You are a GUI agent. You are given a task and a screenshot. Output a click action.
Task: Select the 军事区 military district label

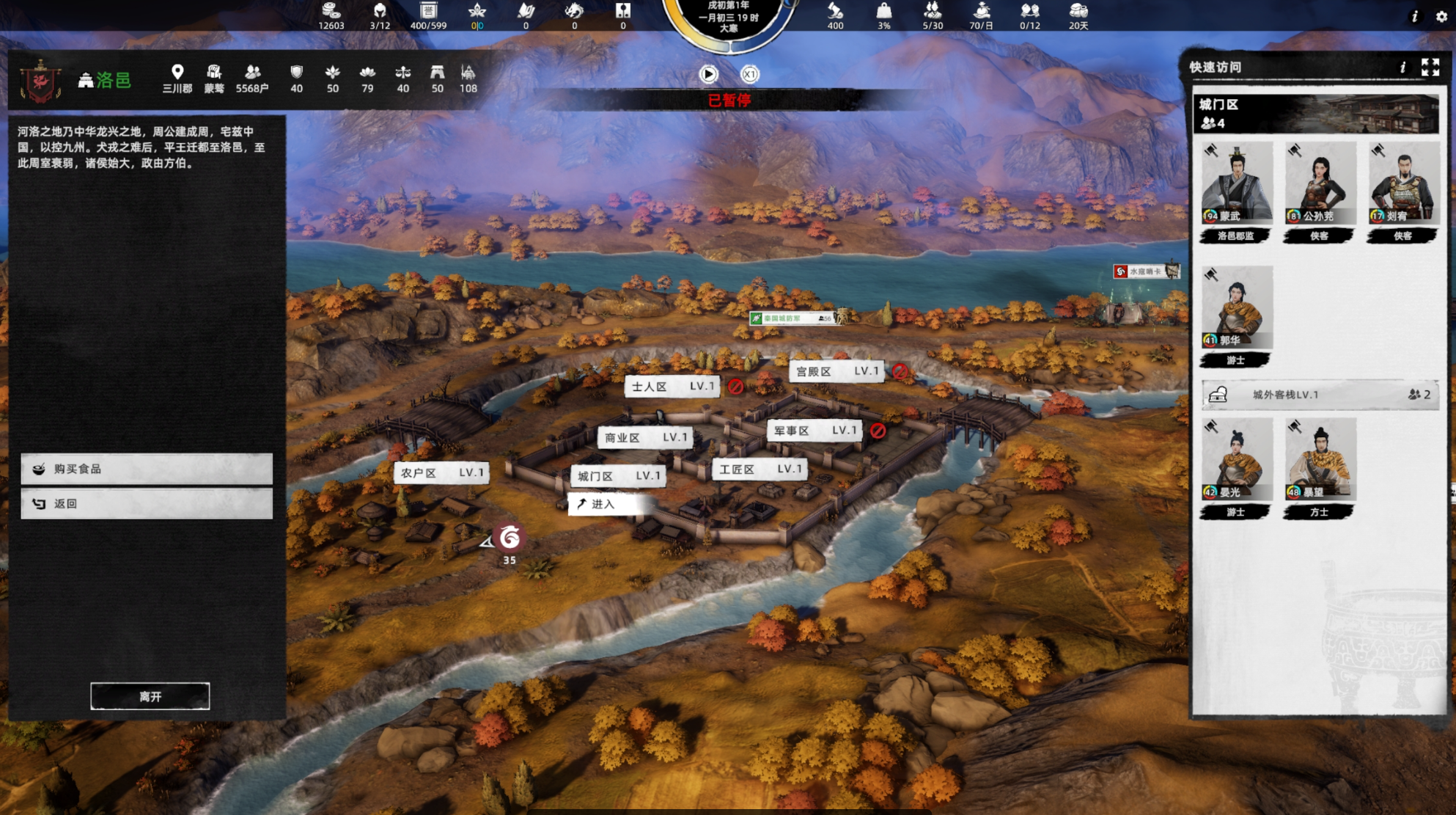(x=815, y=431)
